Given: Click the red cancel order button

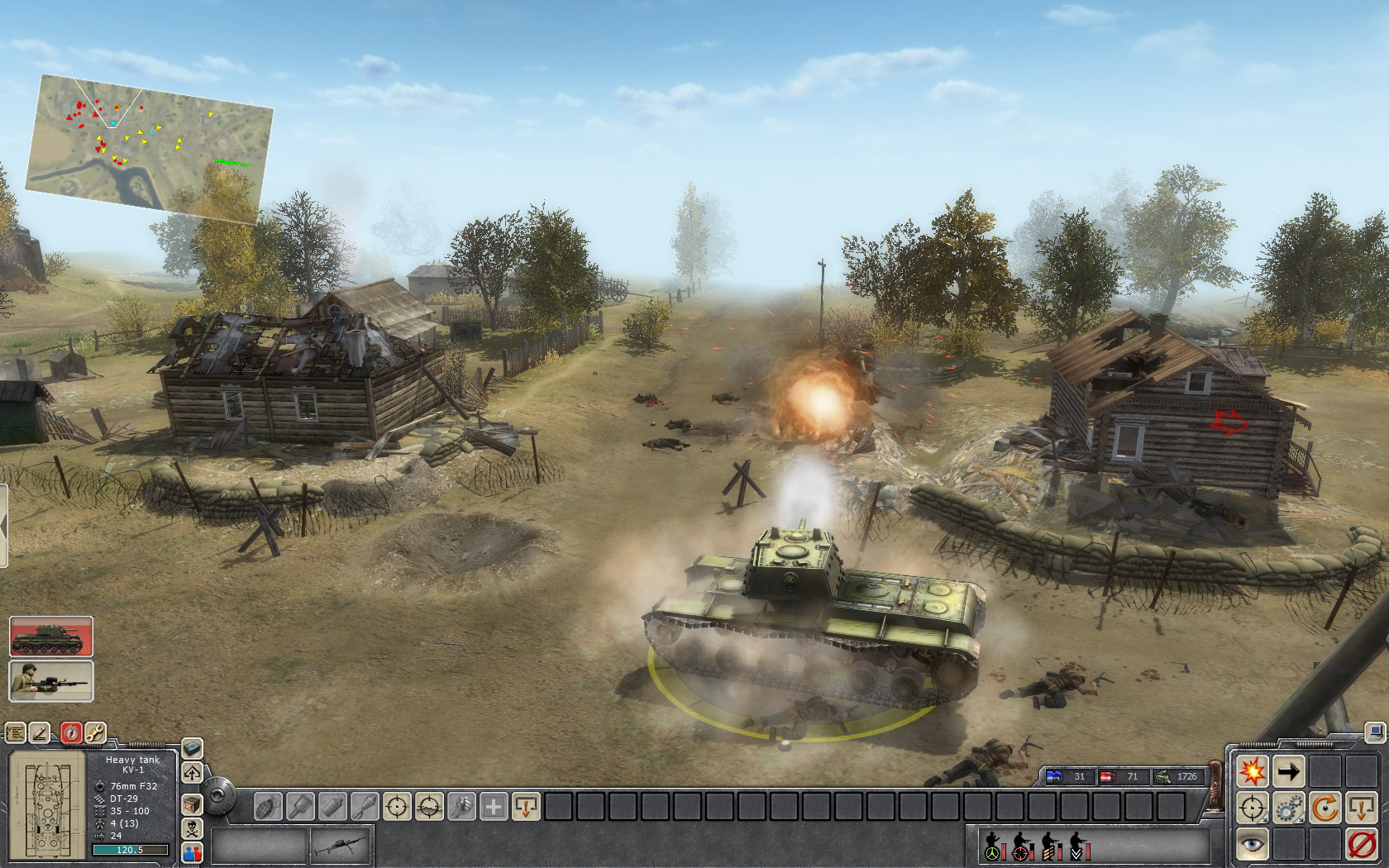Looking at the screenshot, I should [x=1361, y=845].
